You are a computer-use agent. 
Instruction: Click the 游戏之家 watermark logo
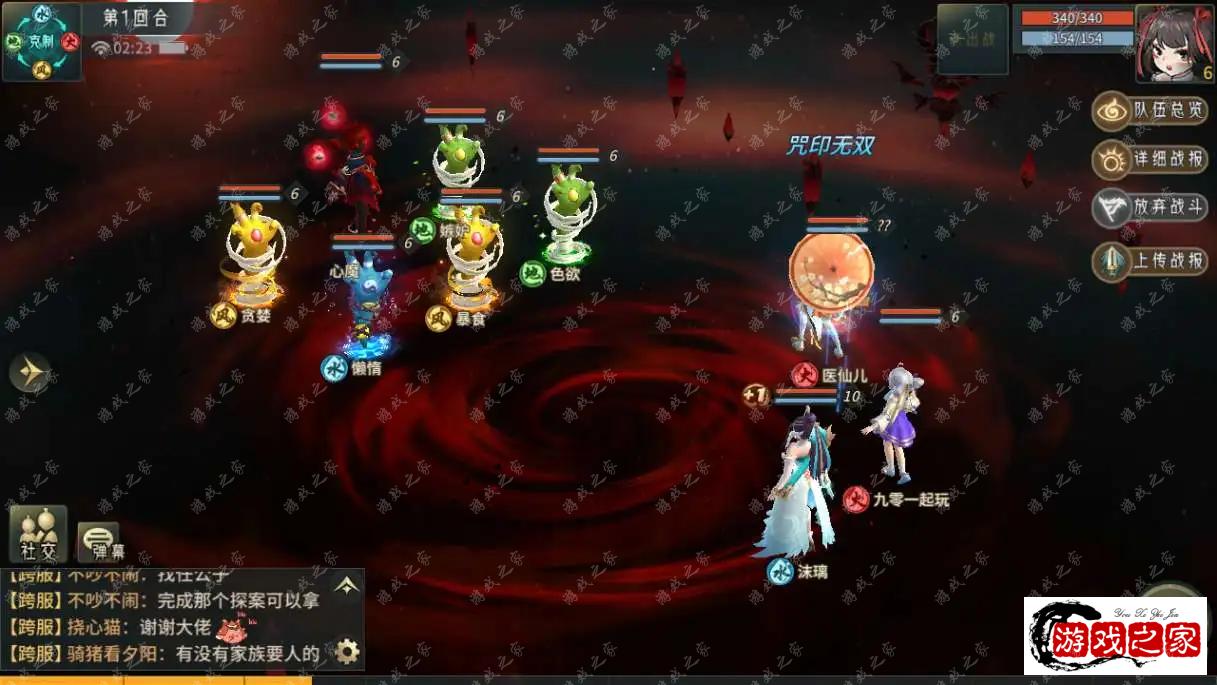tap(1115, 636)
